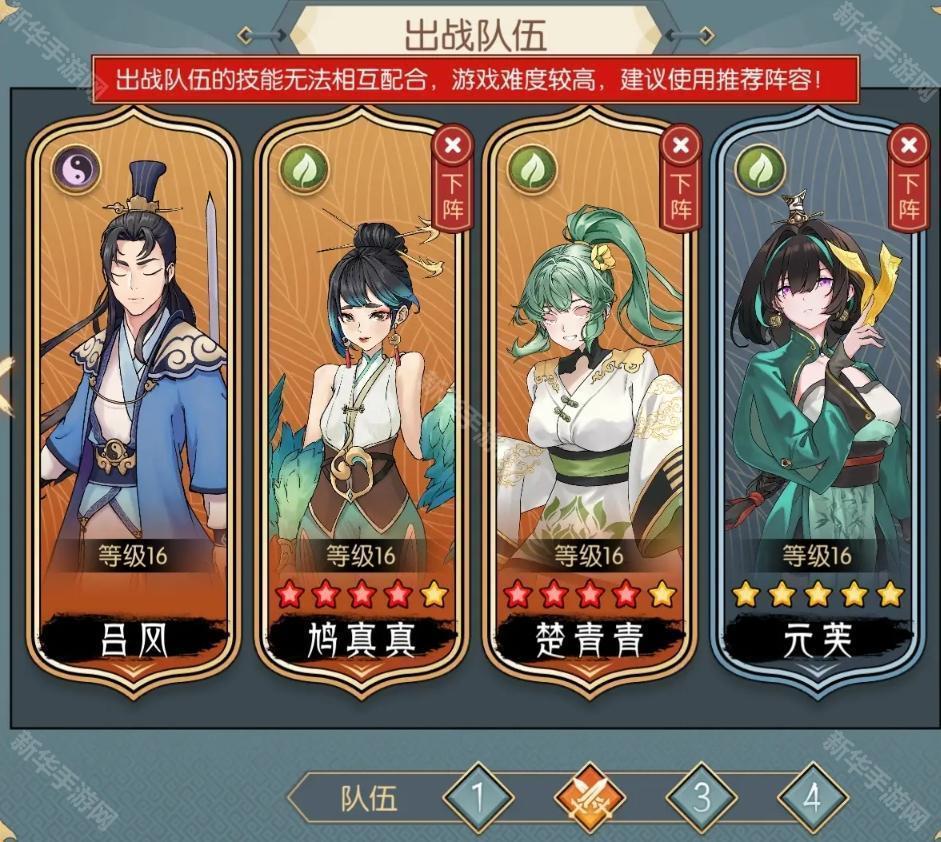Select the crossed-swords active team tab
941x842 pixels.
(x=590, y=798)
